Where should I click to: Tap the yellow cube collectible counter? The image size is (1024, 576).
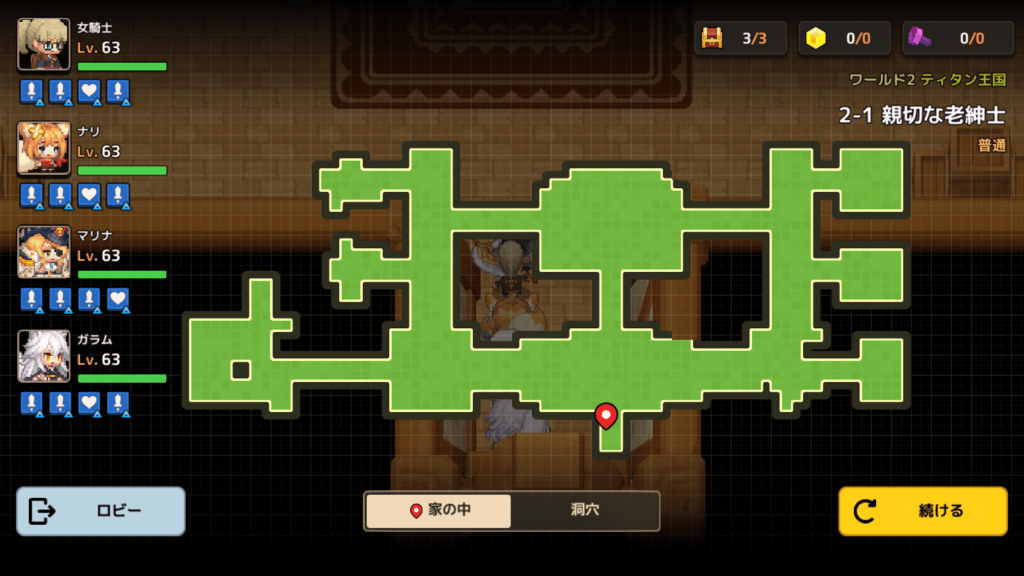tap(845, 39)
